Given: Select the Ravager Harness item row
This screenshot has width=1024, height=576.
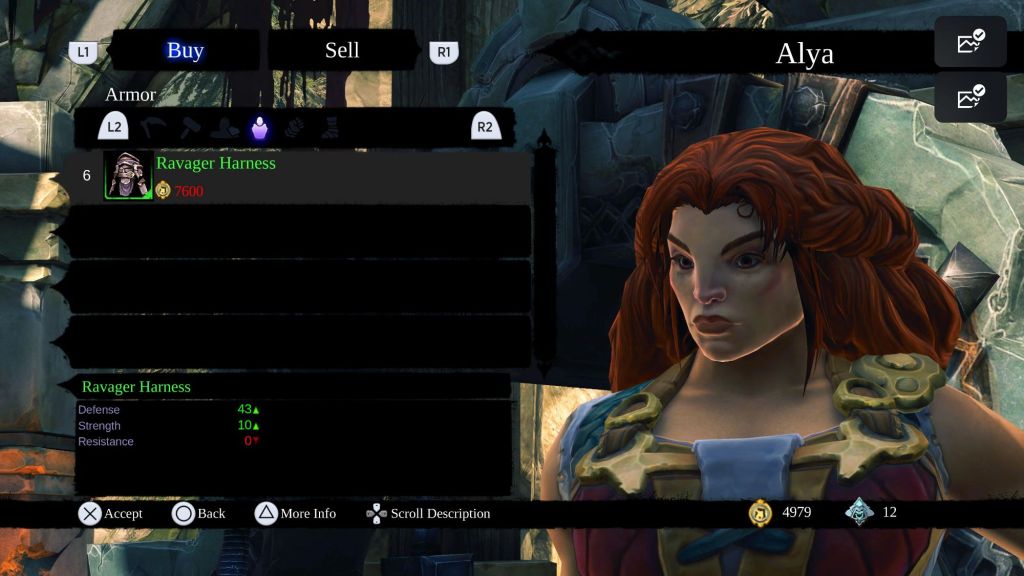Looking at the screenshot, I should [300, 177].
